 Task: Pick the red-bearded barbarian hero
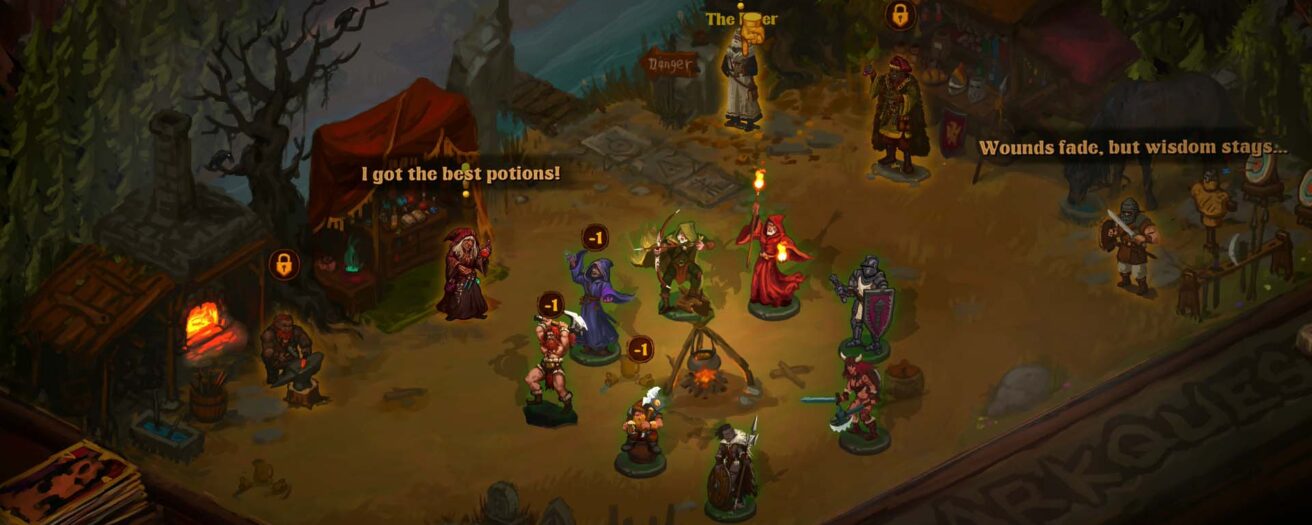[x=548, y=364]
